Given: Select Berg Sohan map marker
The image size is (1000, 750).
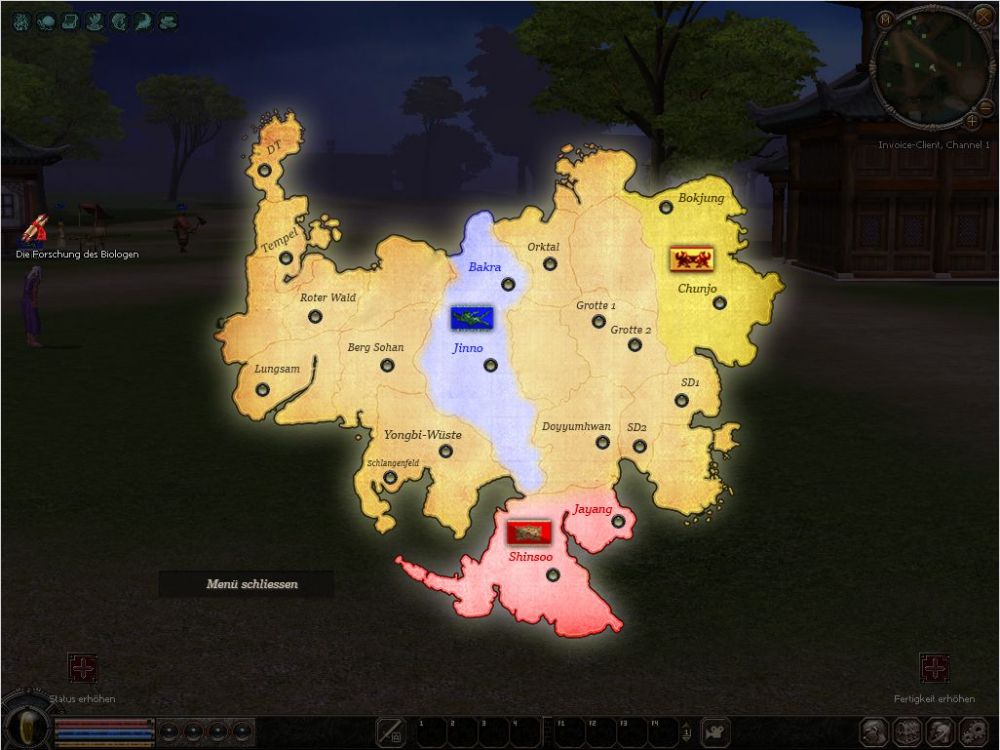Looking at the screenshot, I should (387, 365).
